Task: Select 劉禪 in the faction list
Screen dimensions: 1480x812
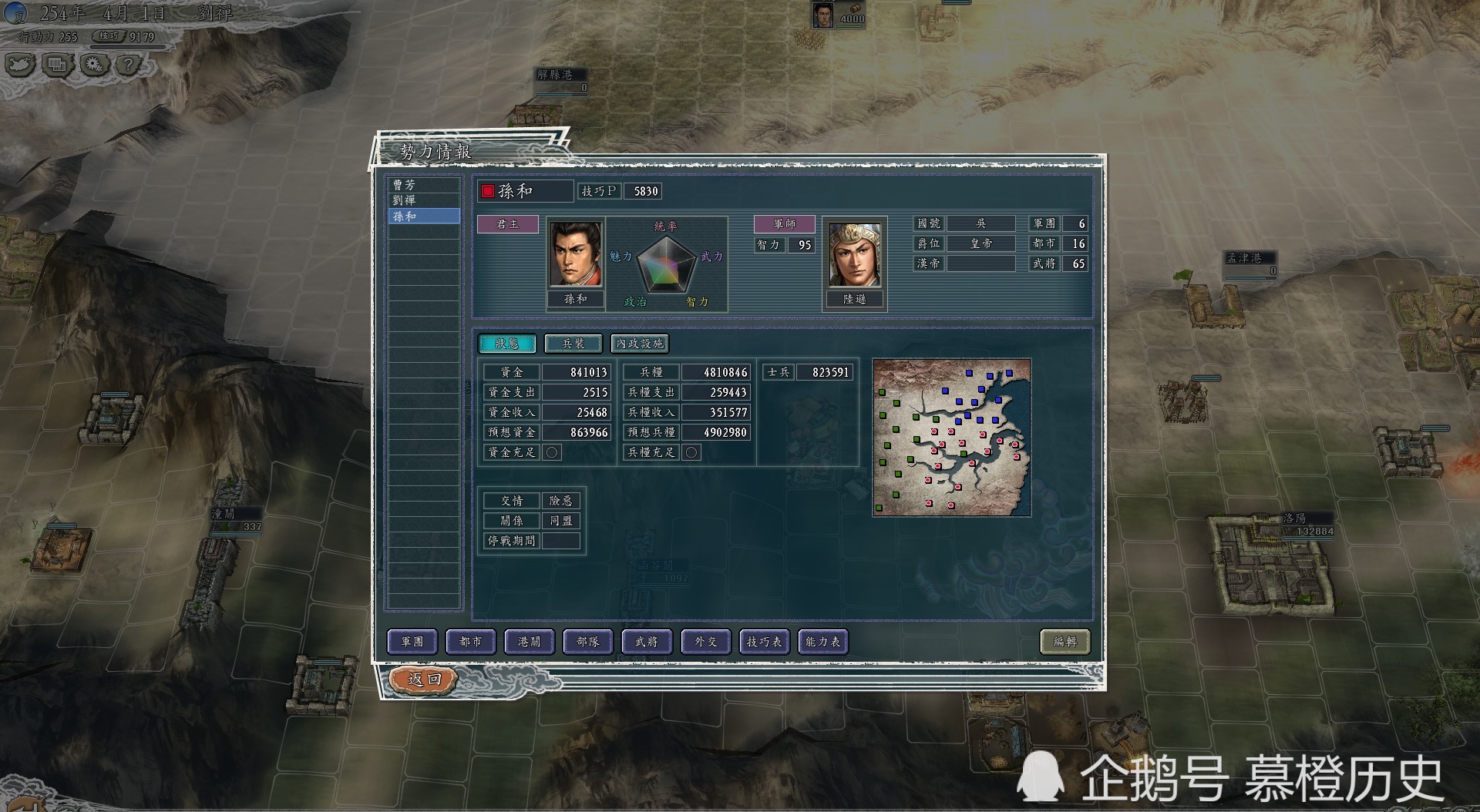Action: pyautogui.click(x=423, y=200)
